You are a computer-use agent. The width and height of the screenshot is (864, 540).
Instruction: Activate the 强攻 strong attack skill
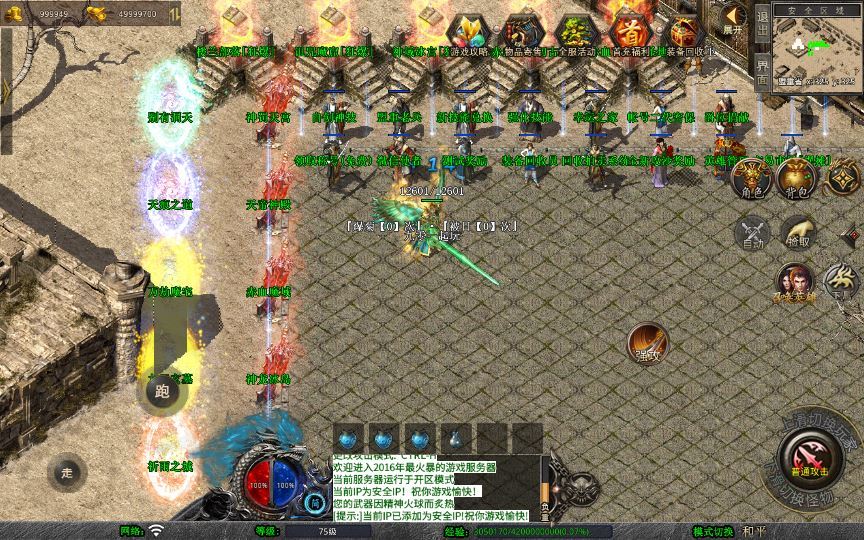click(x=648, y=342)
